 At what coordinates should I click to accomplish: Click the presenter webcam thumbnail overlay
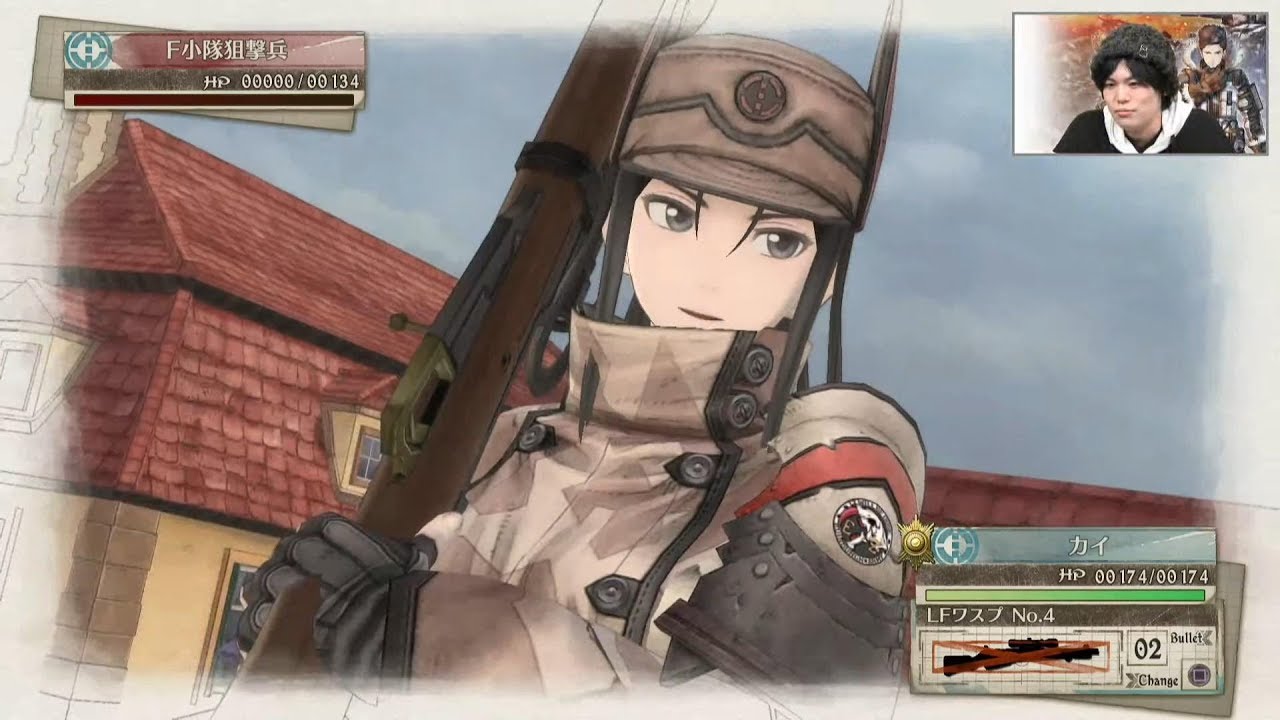(1139, 83)
